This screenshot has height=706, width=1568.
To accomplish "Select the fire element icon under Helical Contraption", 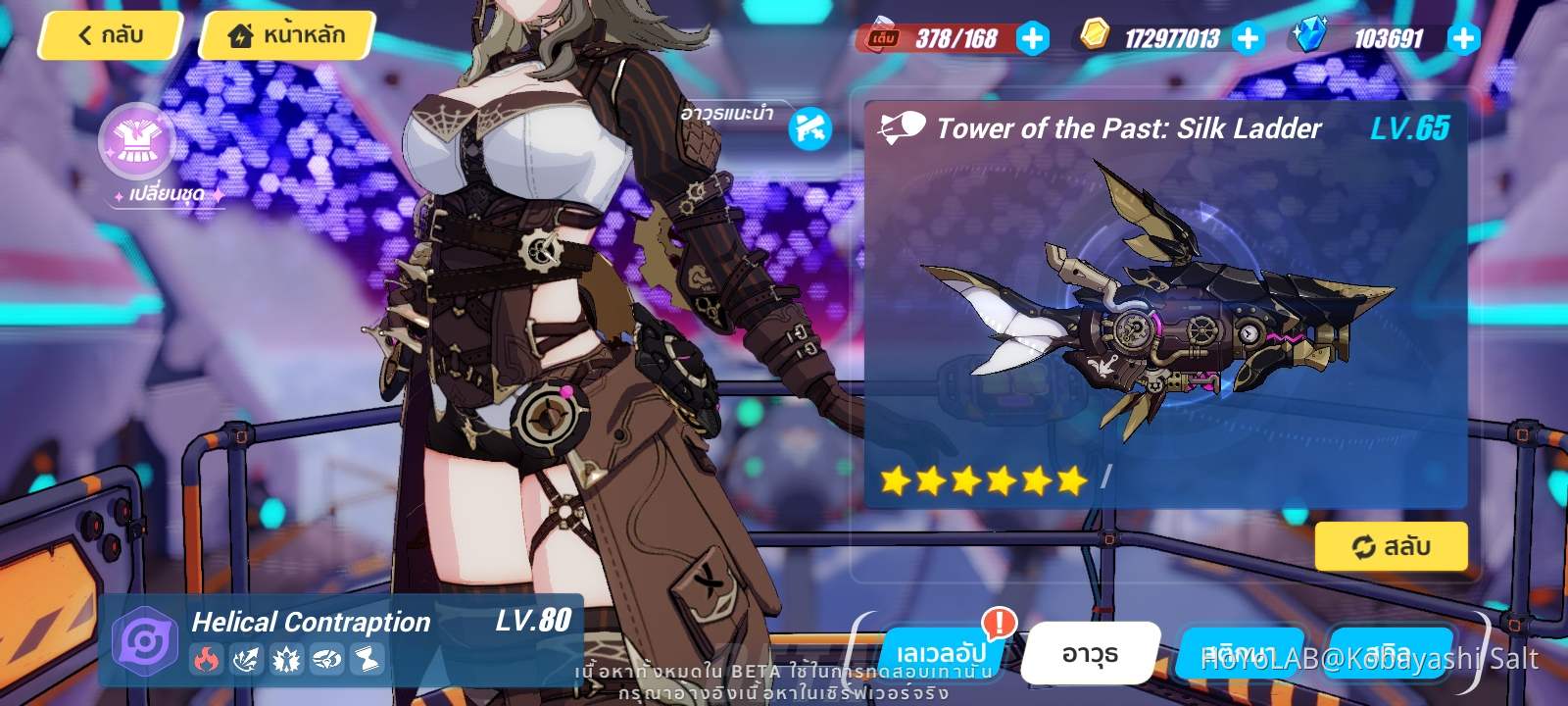I will click(206, 659).
